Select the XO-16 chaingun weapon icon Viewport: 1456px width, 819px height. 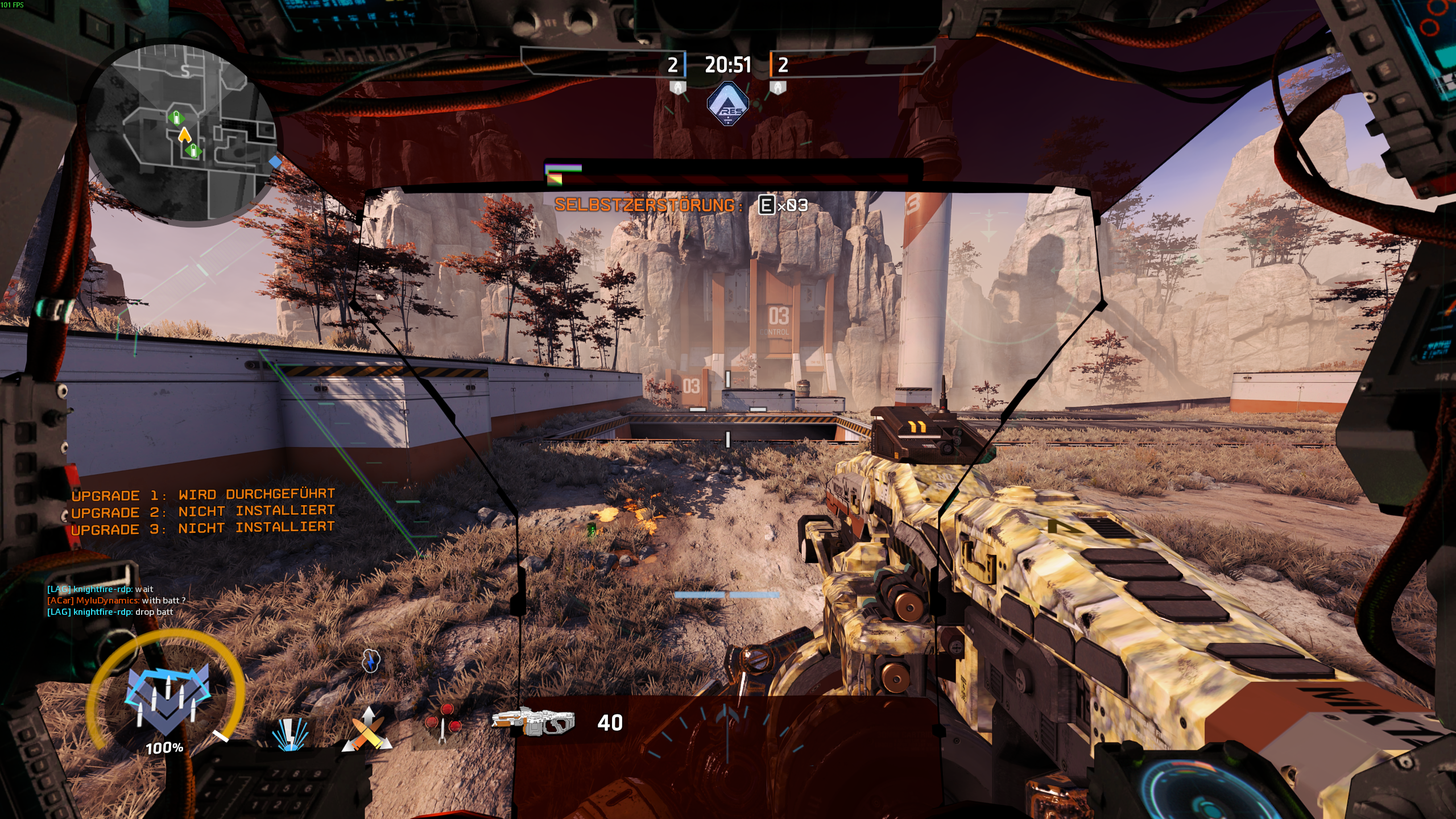533,722
